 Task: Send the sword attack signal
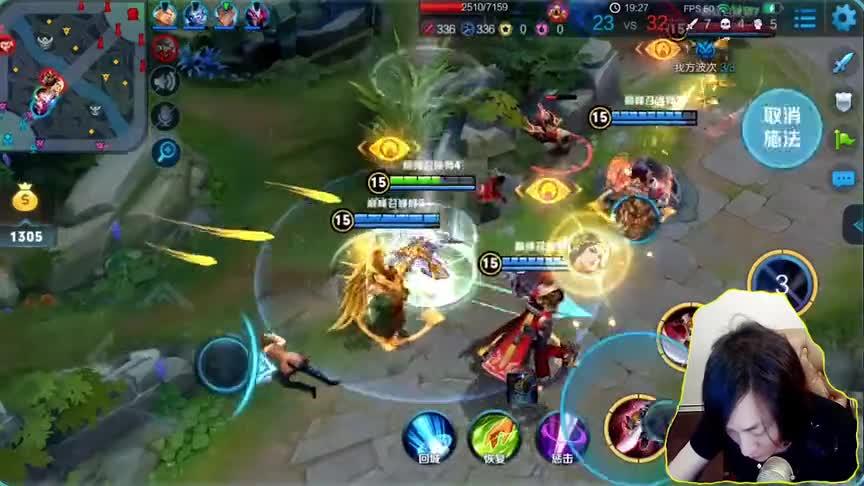[x=844, y=62]
